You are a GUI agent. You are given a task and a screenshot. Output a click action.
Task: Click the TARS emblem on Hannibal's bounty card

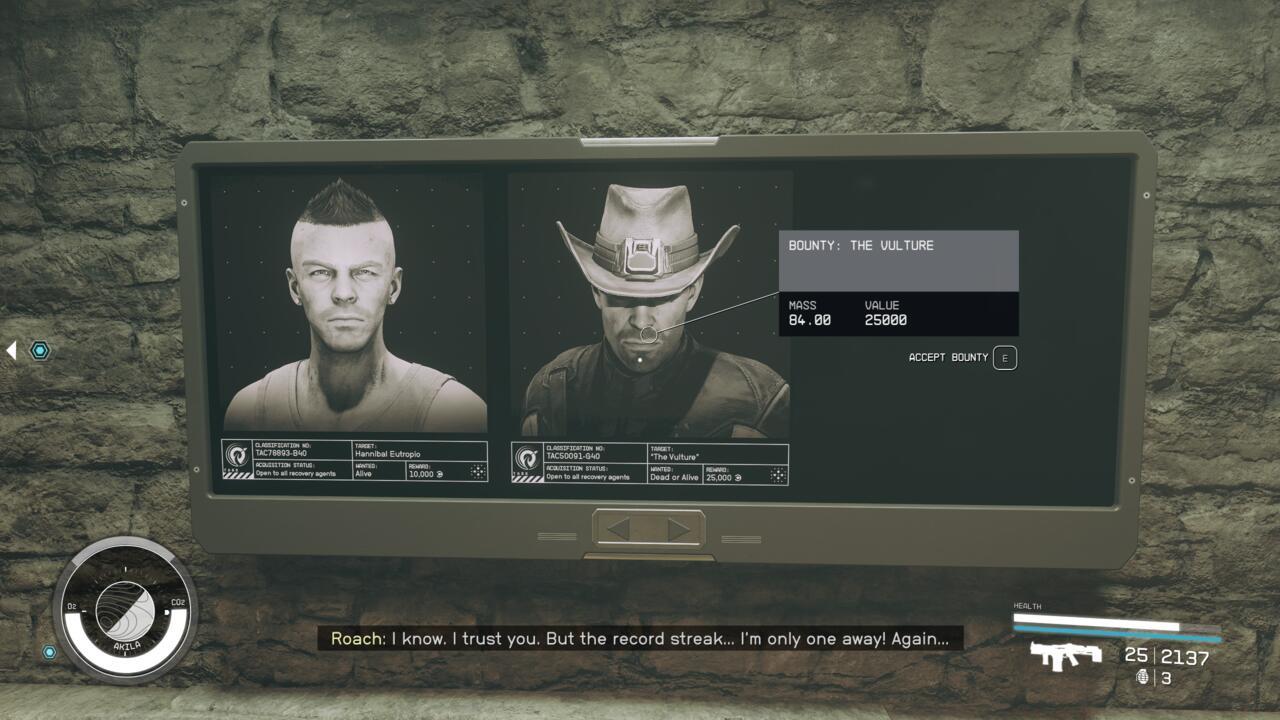(x=236, y=457)
